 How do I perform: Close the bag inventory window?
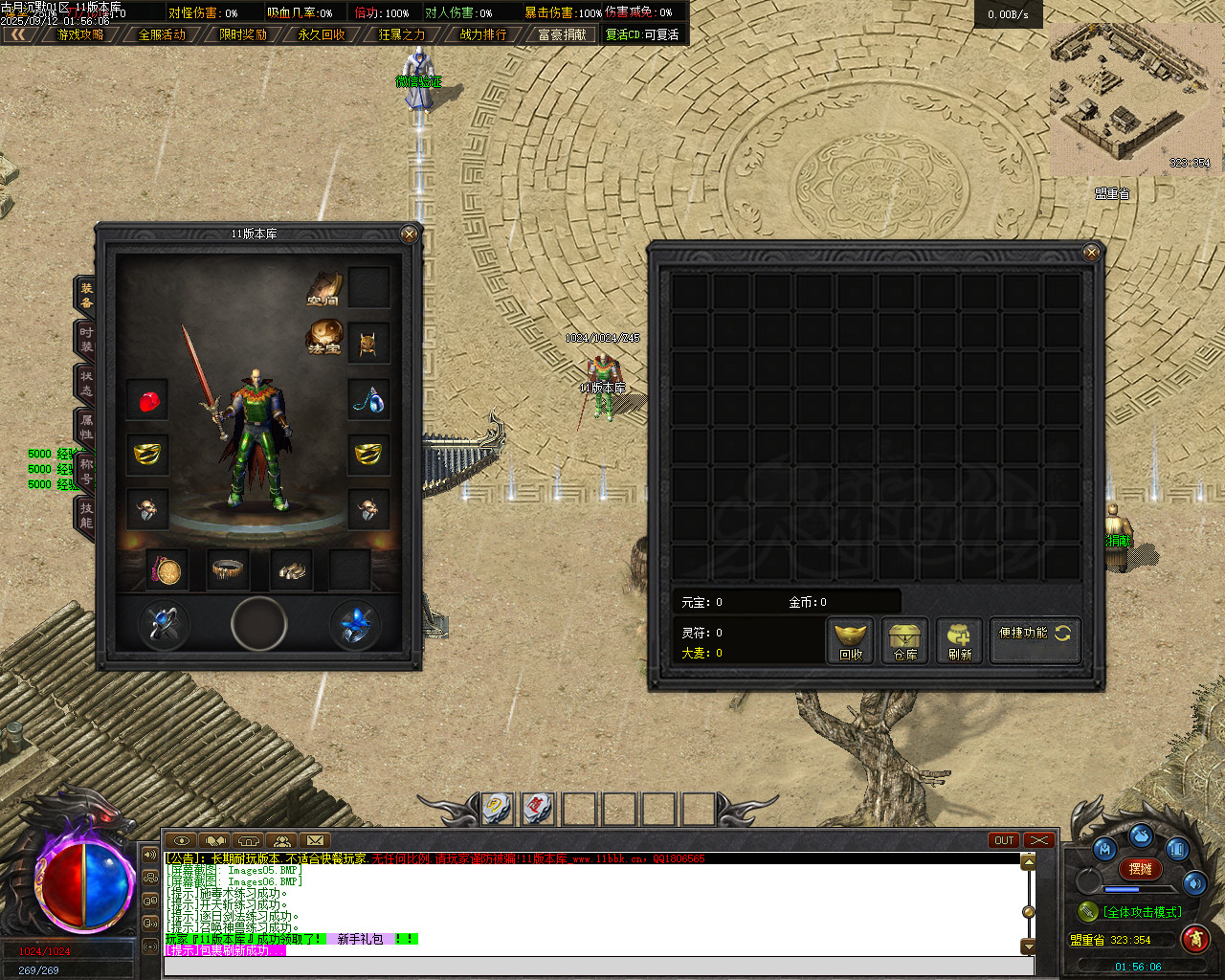pyautogui.click(x=1091, y=253)
